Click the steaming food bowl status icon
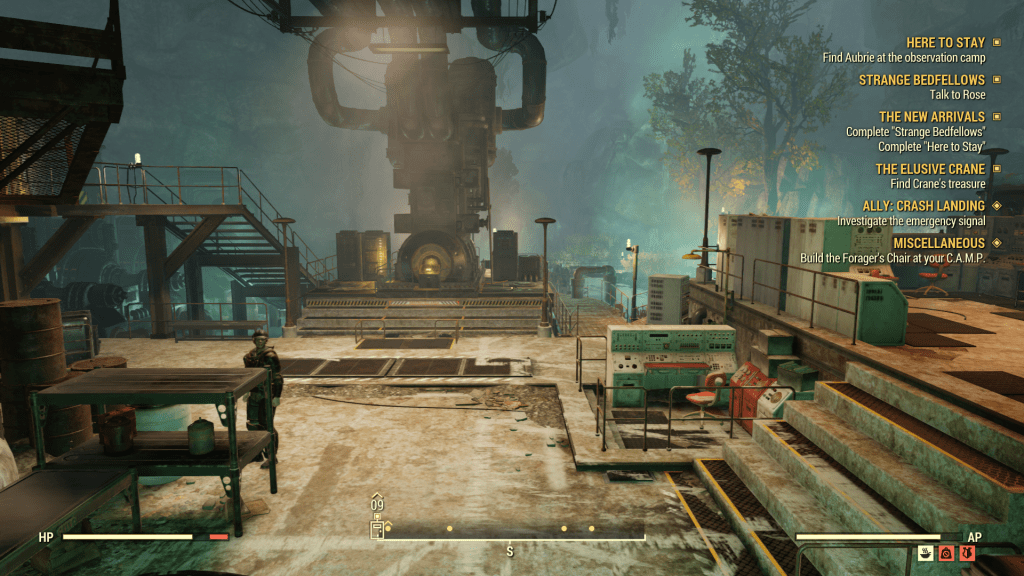 (x=926, y=552)
